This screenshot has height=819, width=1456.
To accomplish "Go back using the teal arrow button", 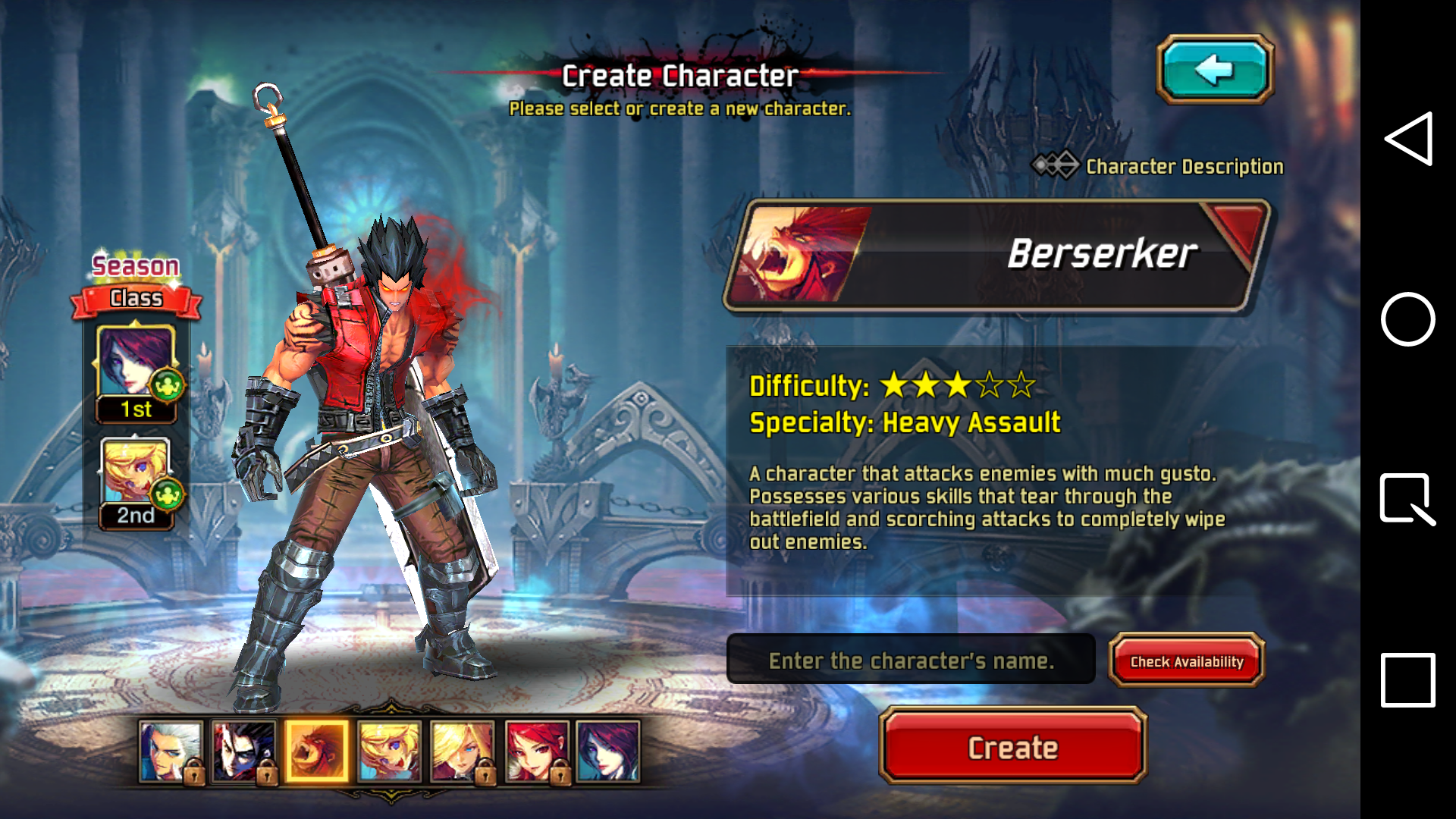I will coord(1215,70).
